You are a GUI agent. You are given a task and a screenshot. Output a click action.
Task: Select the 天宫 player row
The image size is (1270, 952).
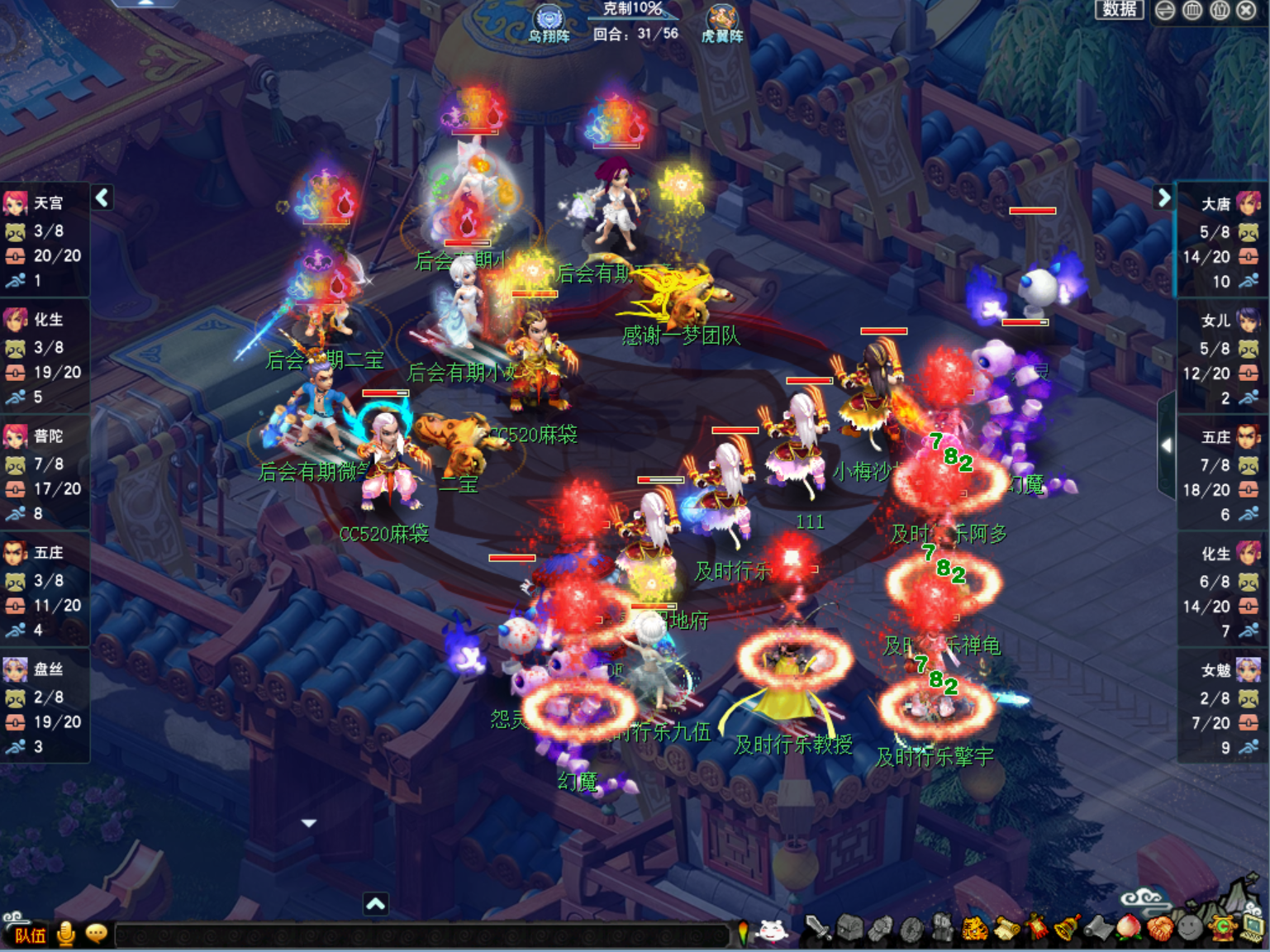(x=45, y=240)
